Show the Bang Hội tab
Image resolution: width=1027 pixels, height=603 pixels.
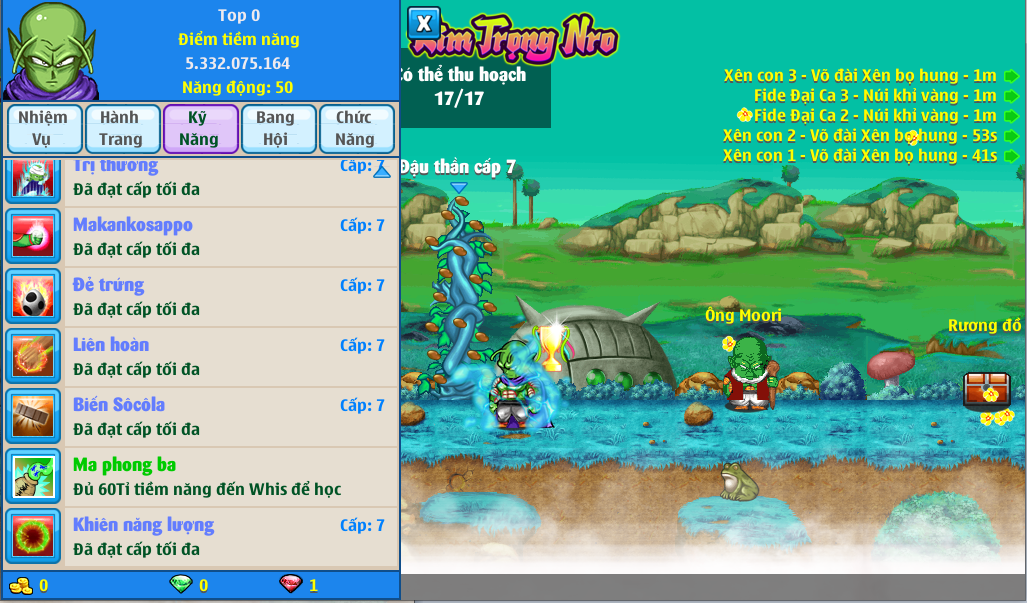pos(276,128)
